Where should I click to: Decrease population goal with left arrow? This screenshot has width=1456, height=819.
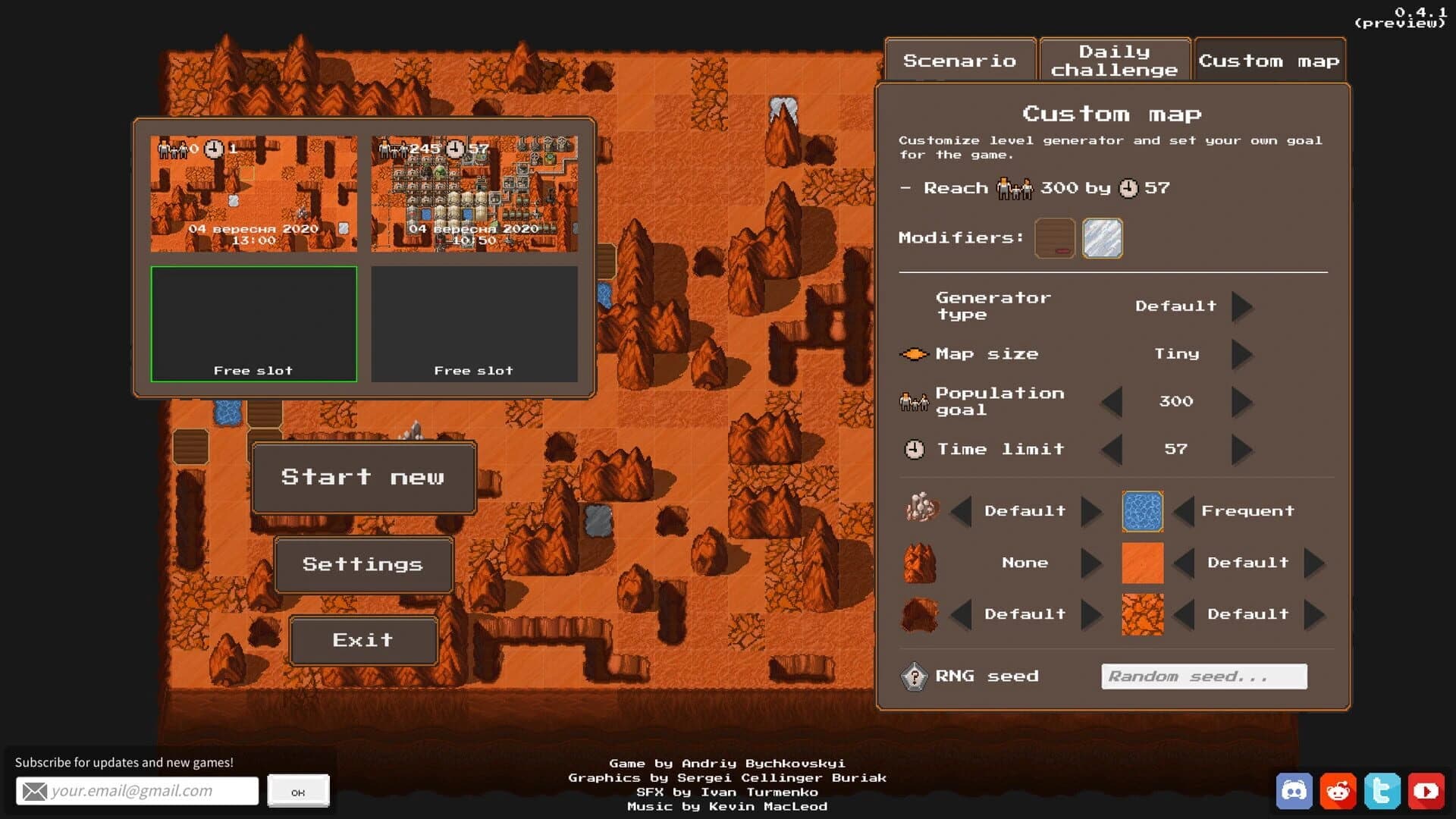click(1111, 402)
